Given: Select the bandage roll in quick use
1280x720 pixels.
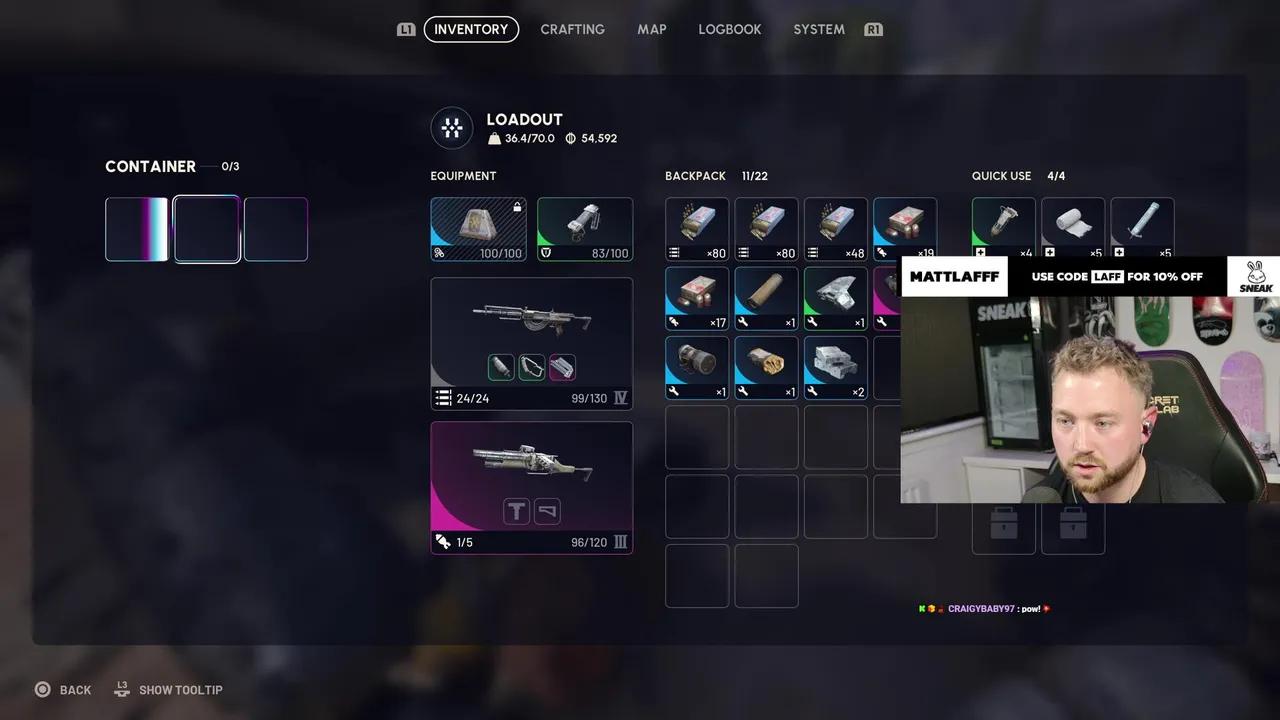Looking at the screenshot, I should point(1072,222).
